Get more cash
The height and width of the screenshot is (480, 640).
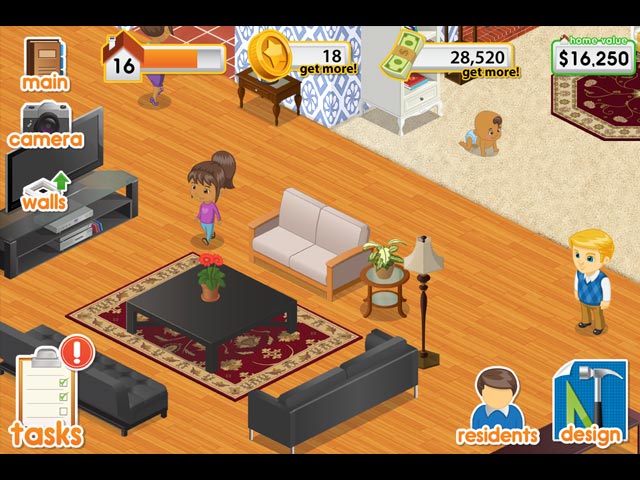click(x=490, y=72)
